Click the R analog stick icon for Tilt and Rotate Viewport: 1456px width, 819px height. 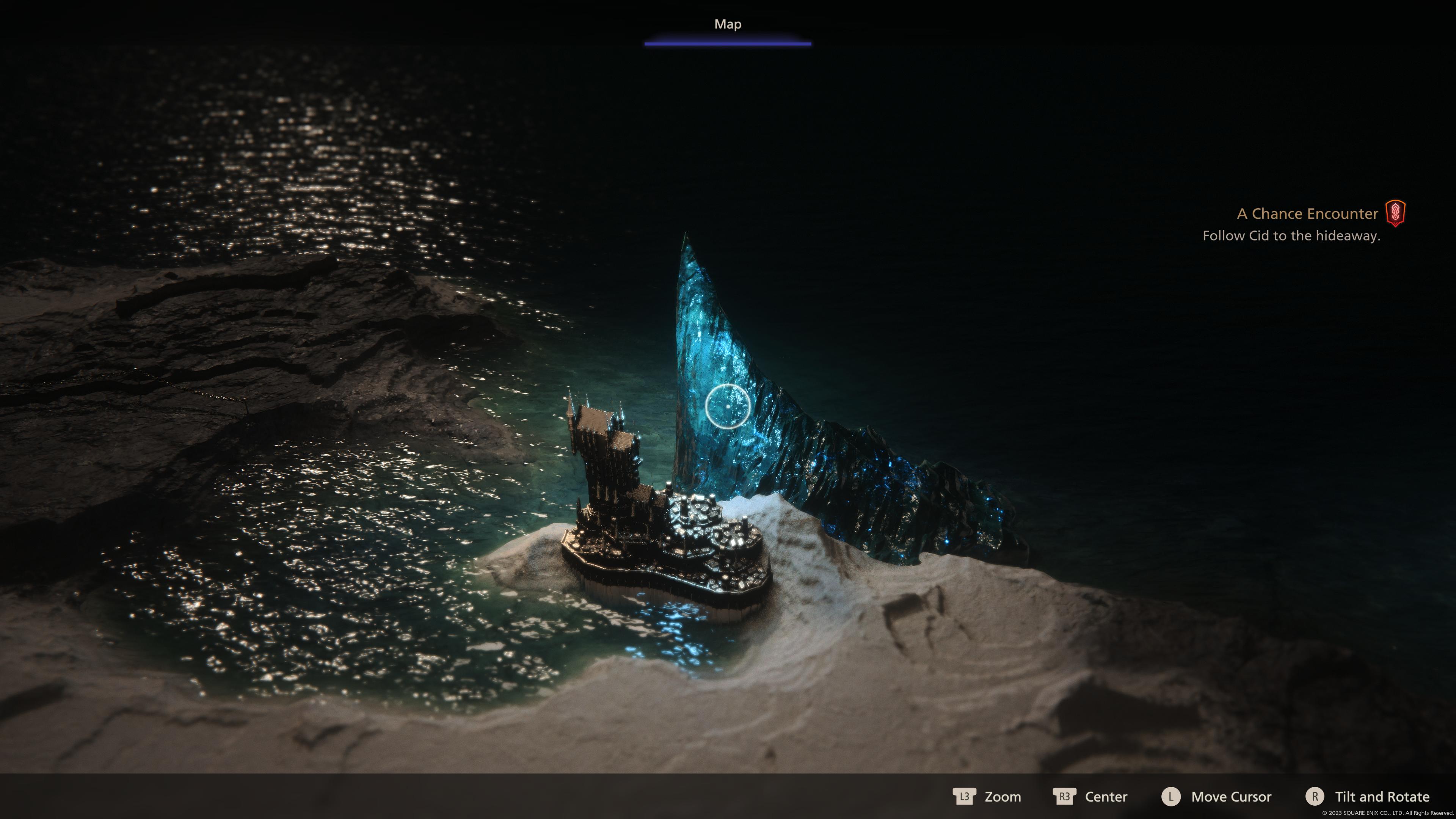click(1315, 797)
